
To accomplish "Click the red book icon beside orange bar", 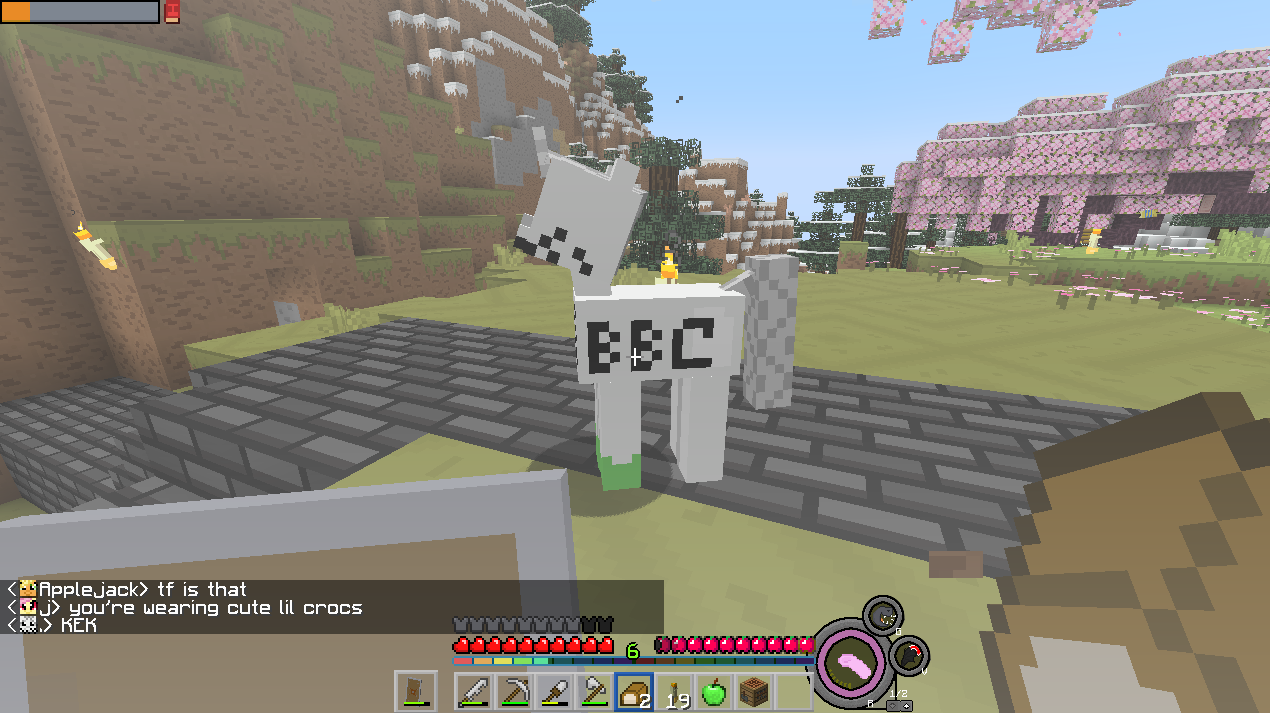I will pyautogui.click(x=172, y=11).
